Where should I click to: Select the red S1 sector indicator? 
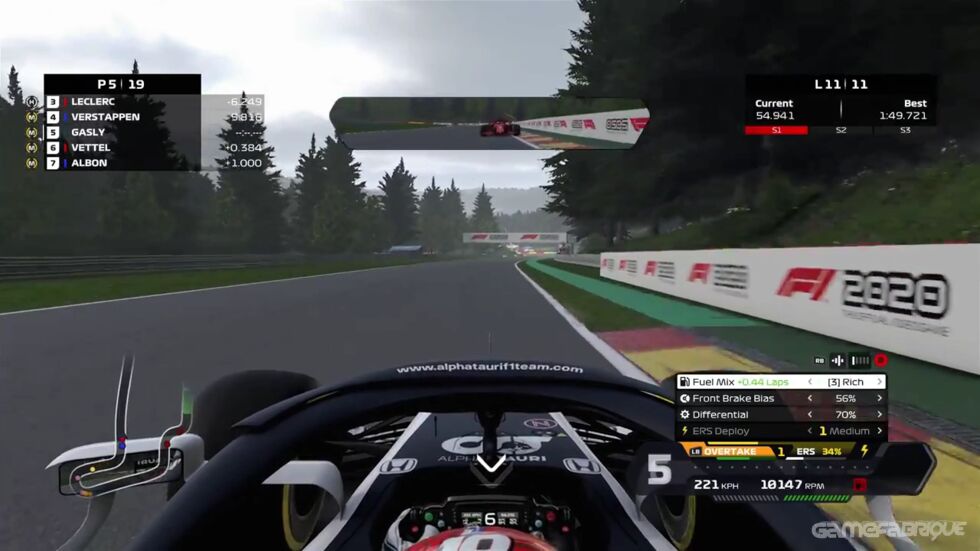point(776,130)
